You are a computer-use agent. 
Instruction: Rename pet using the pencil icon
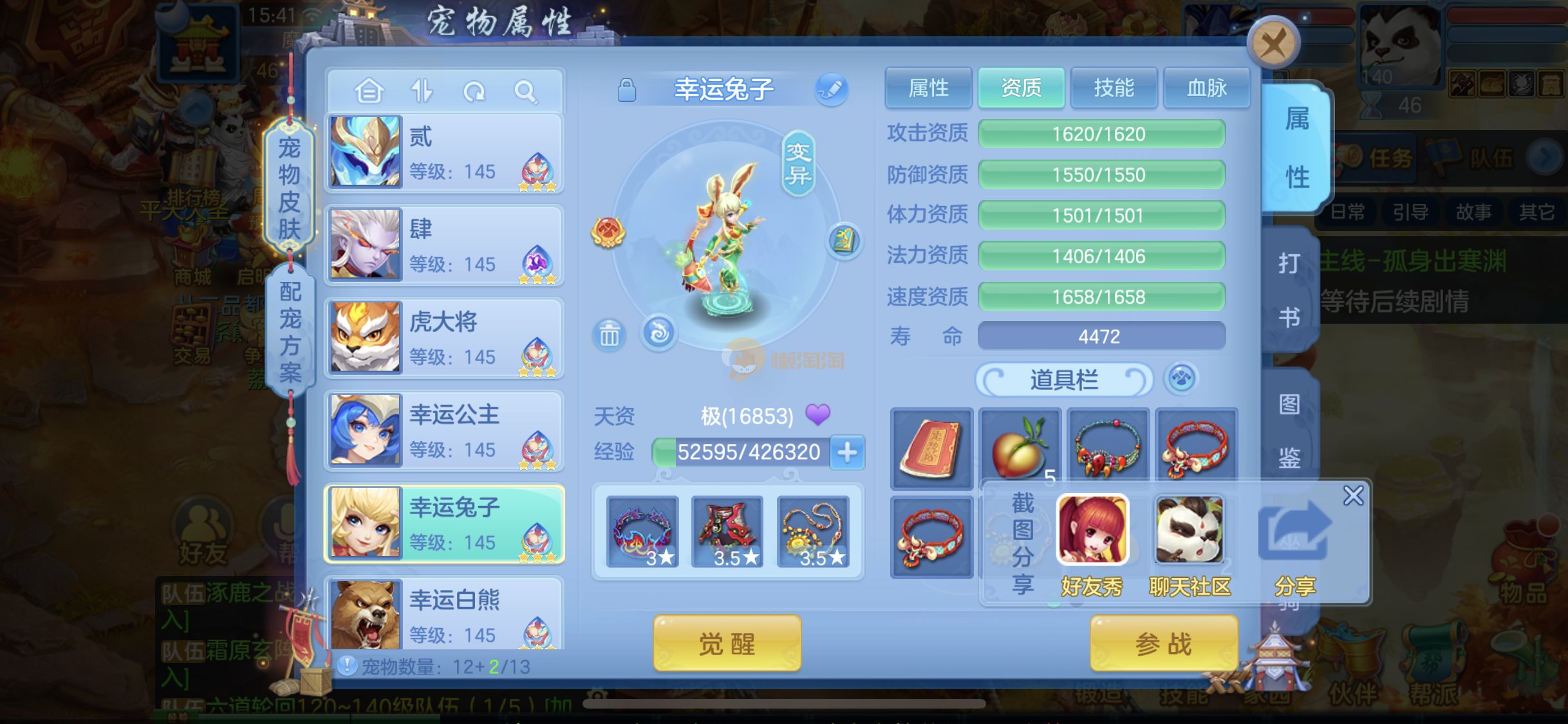pyautogui.click(x=831, y=89)
